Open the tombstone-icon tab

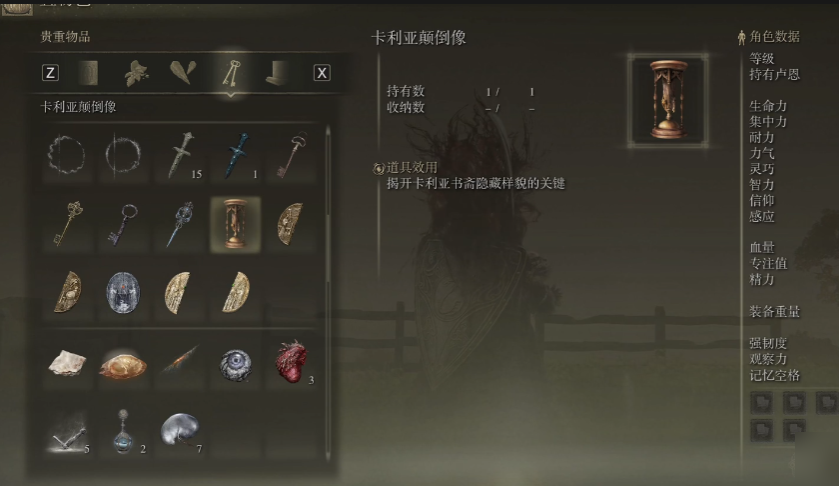coord(275,72)
